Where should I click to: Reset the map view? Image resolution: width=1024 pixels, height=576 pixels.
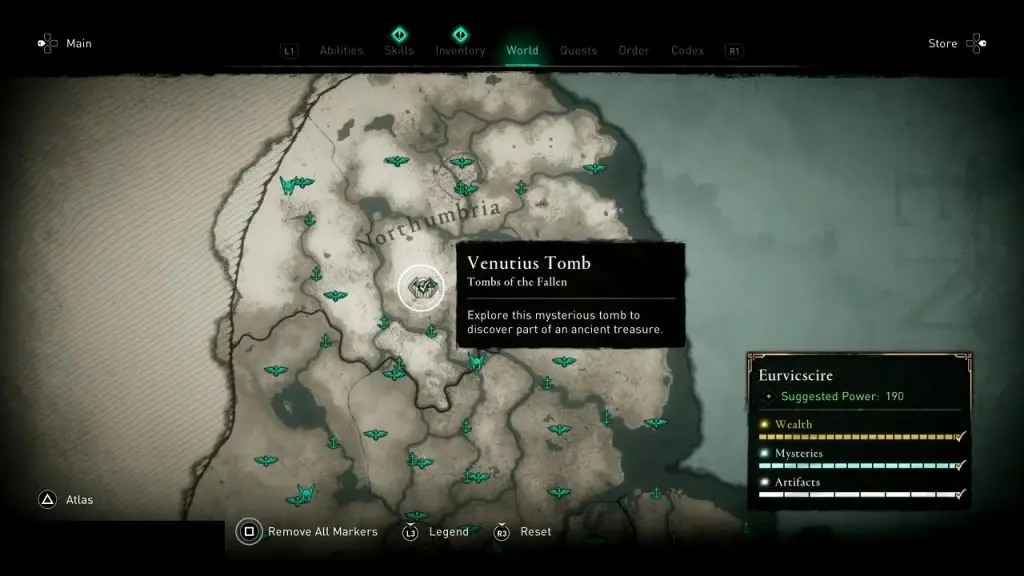pyautogui.click(x=535, y=532)
